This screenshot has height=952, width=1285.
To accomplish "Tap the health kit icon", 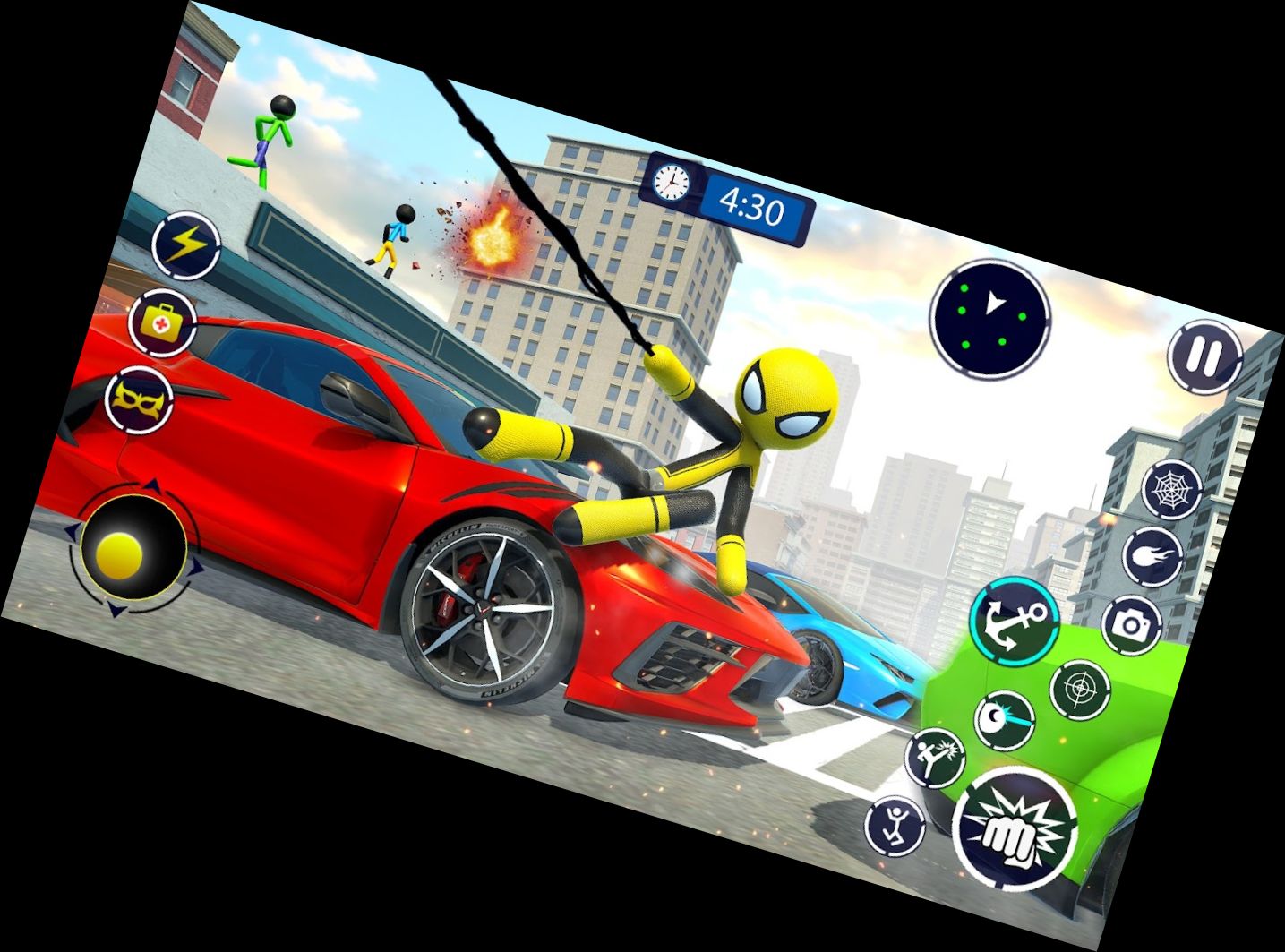I will 161,322.
